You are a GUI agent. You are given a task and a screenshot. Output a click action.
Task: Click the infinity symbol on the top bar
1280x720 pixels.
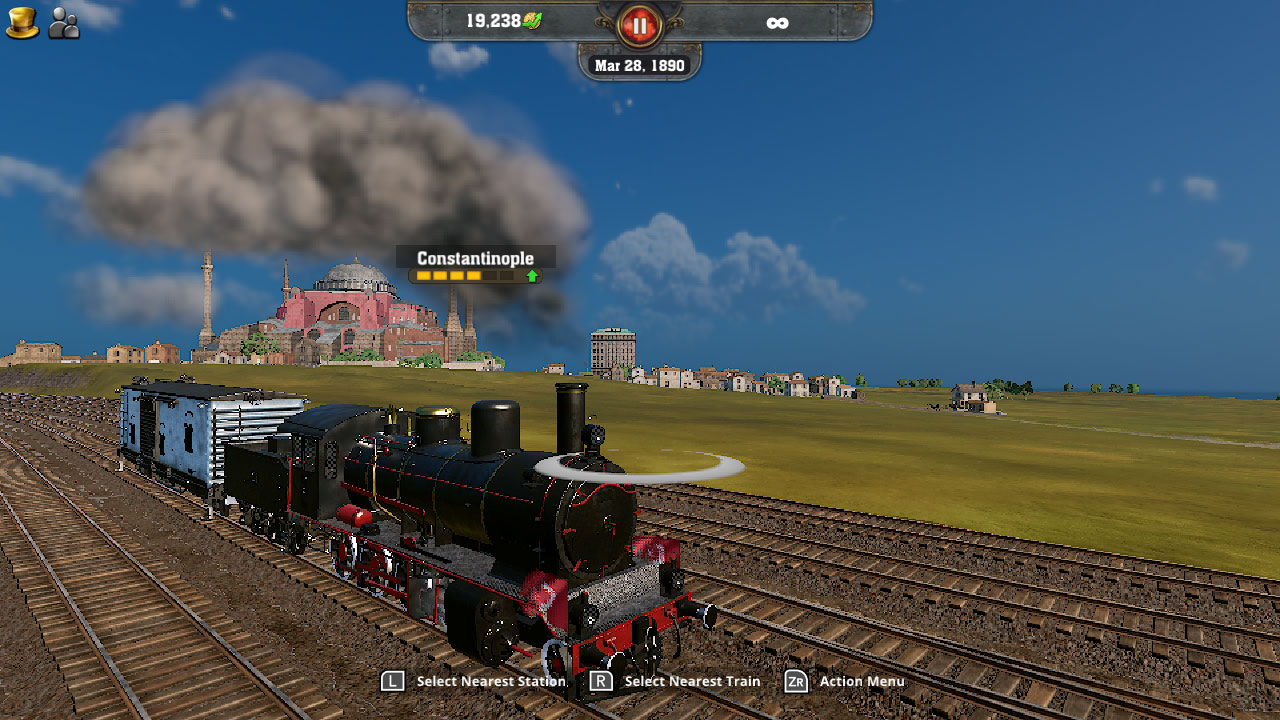(779, 22)
